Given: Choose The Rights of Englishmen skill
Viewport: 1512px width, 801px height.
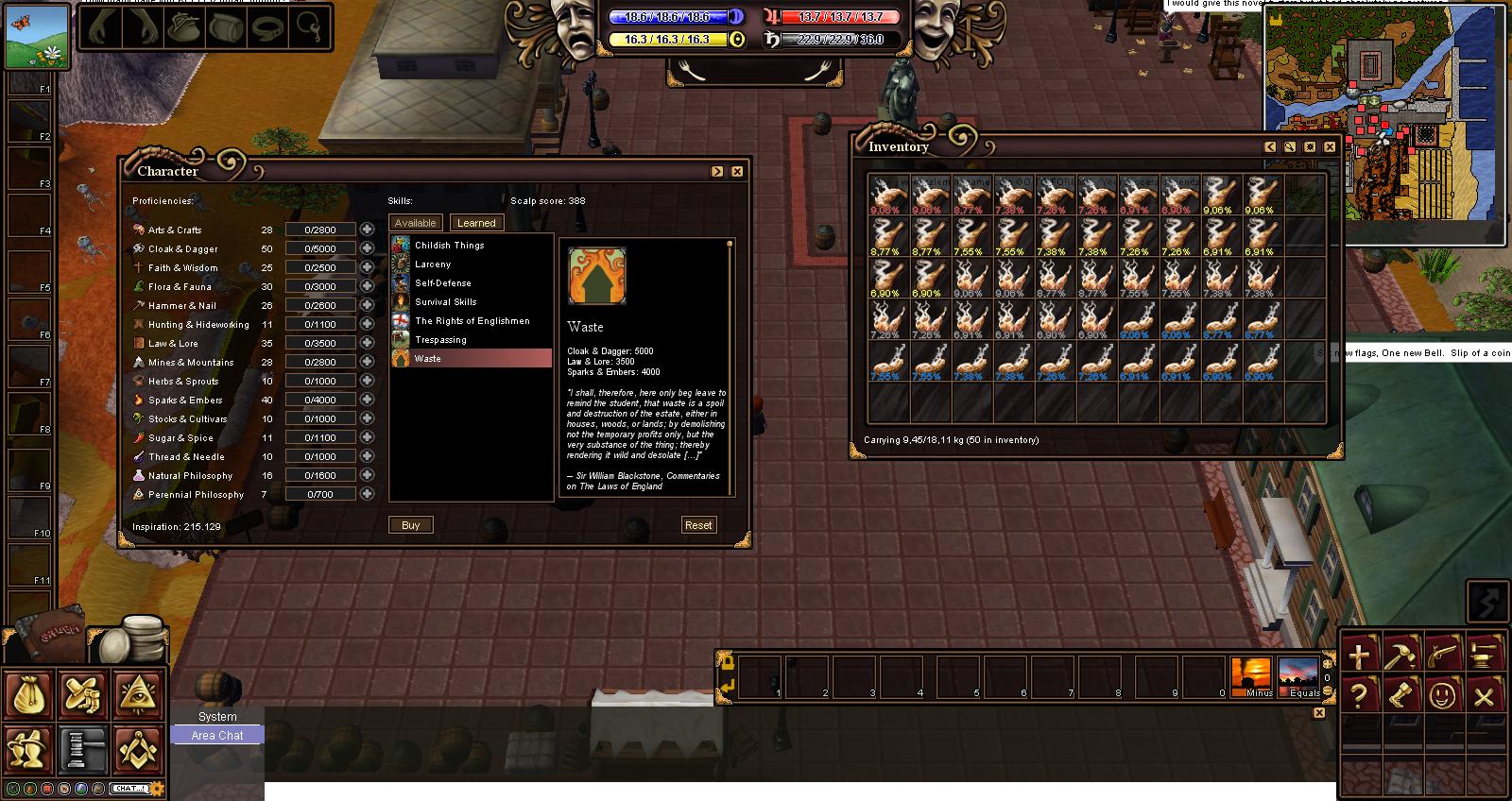Looking at the screenshot, I should [x=472, y=321].
